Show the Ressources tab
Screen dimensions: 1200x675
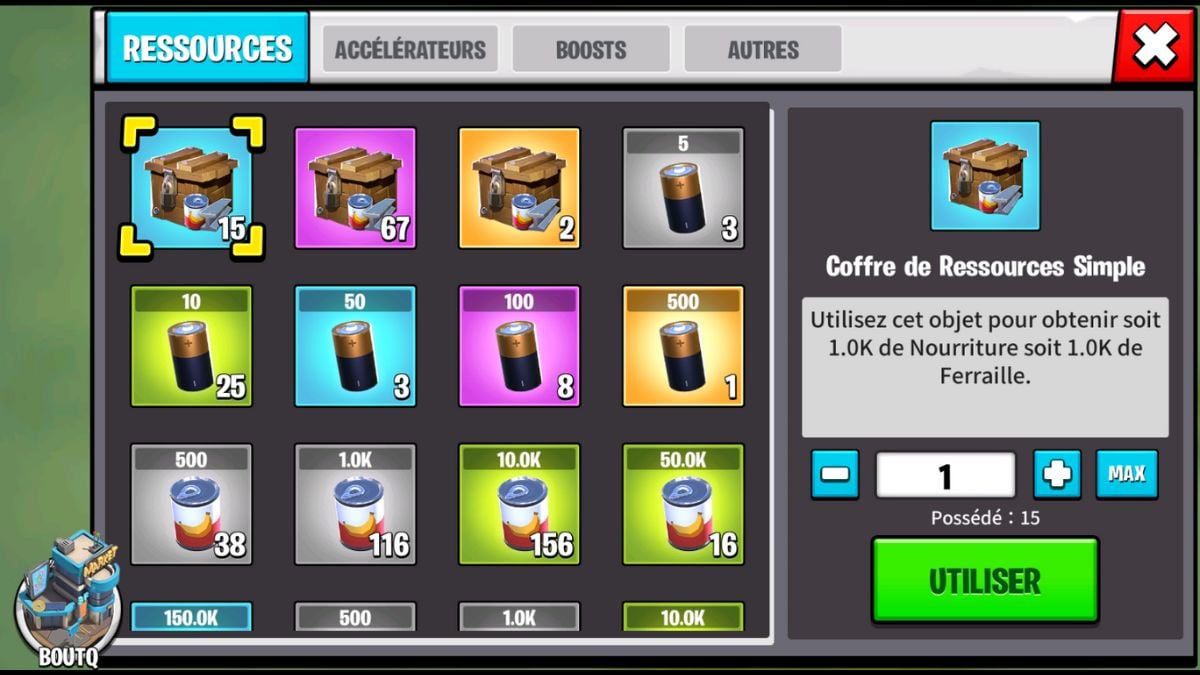point(208,48)
